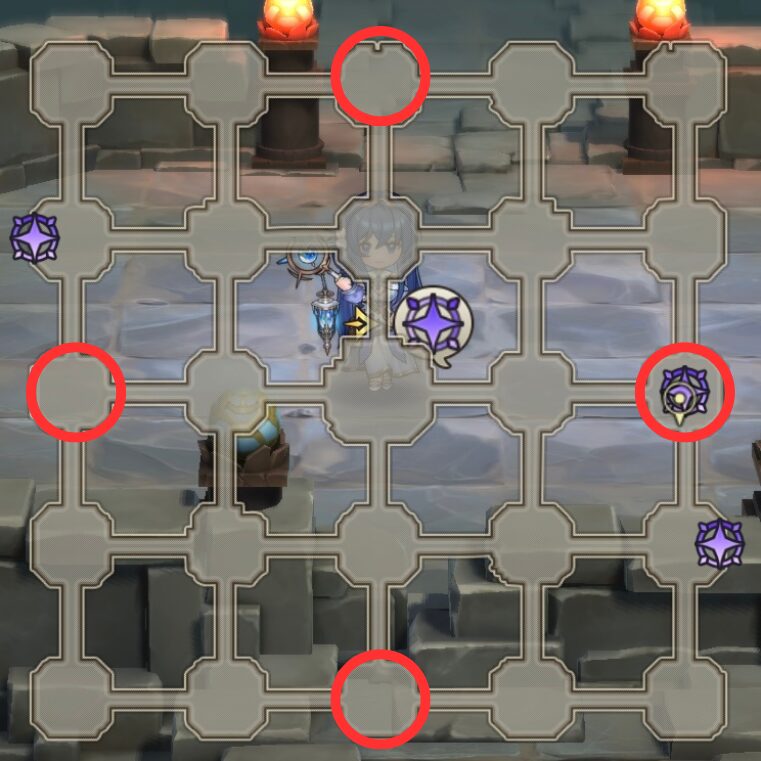Viewport: 761px width, 761px height.
Task: Click the purple star speech bubble
Action: pyautogui.click(x=432, y=324)
